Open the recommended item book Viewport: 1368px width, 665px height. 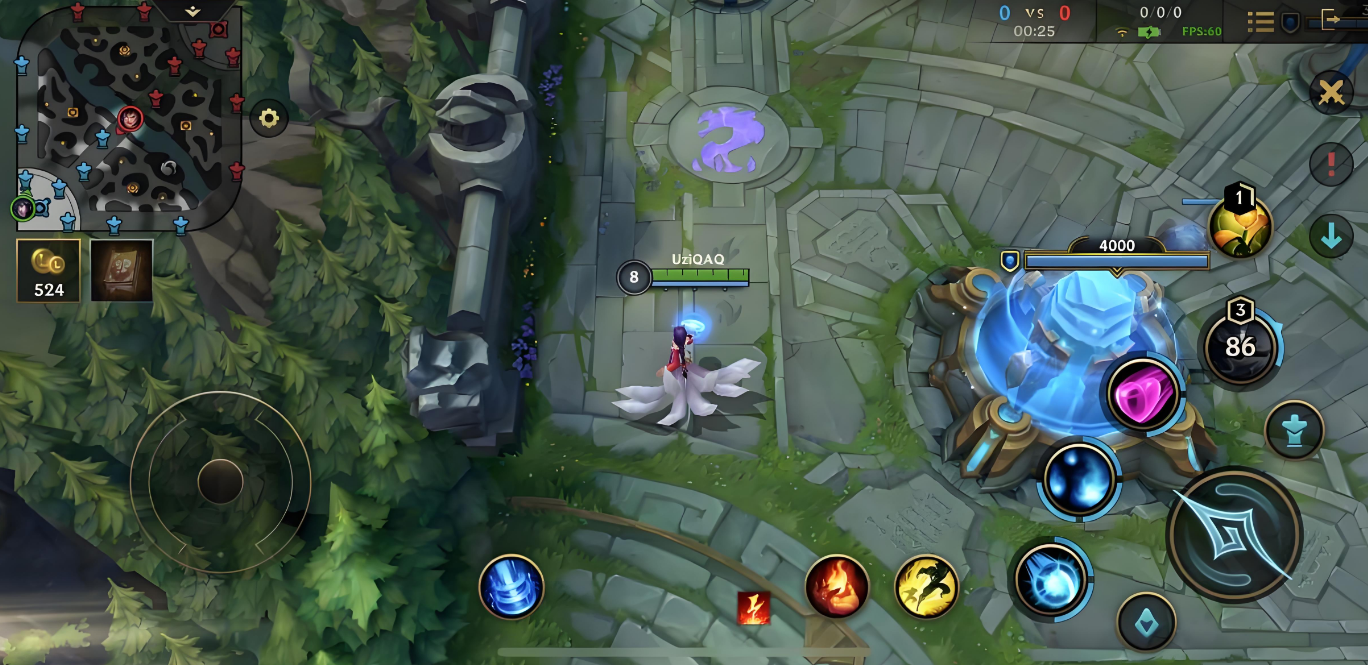pyautogui.click(x=122, y=270)
